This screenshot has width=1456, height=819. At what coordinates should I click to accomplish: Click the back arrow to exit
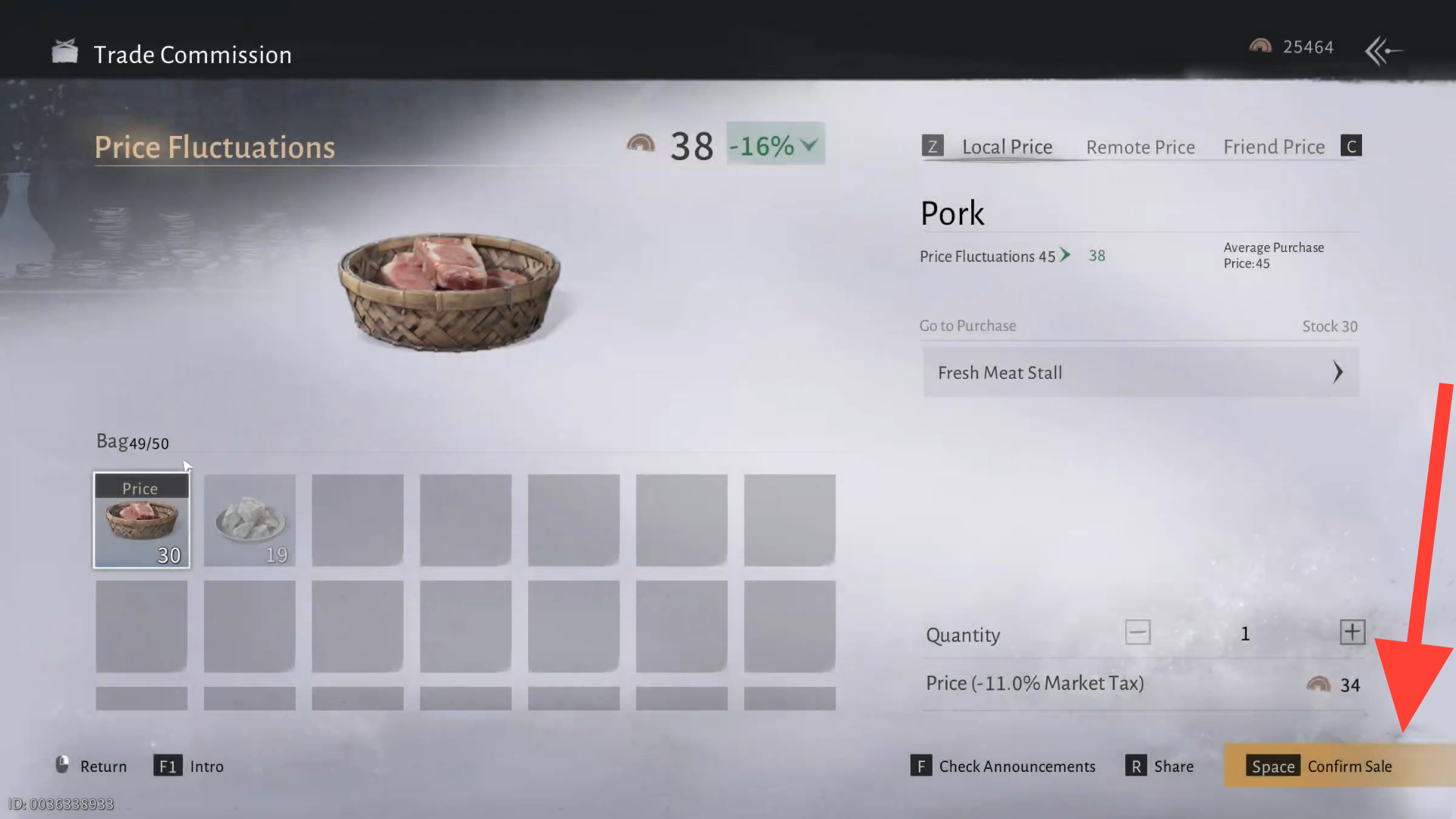pyautogui.click(x=1382, y=51)
